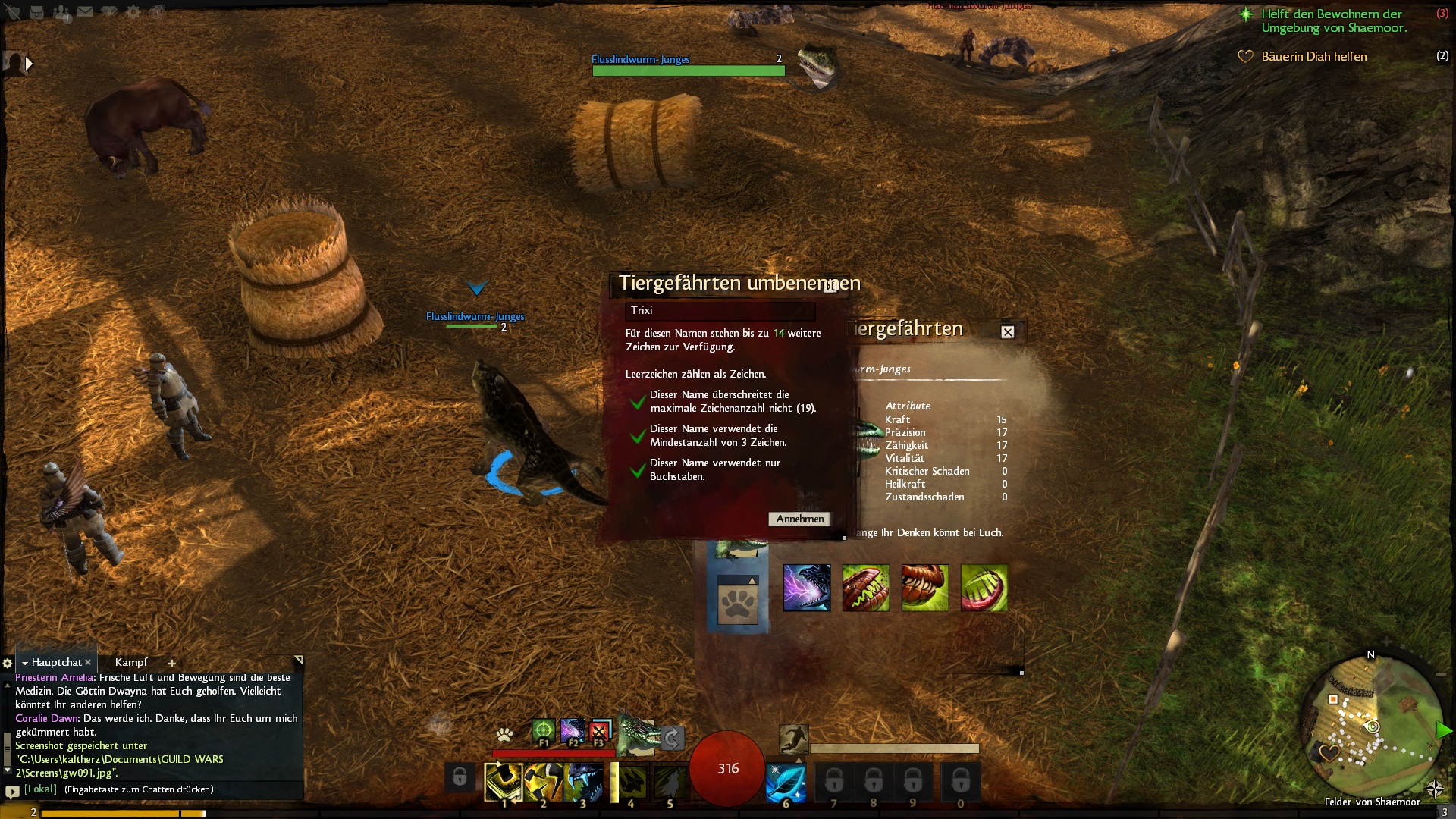Screen dimensions: 1456x819
Task: Open the Hauptchat tab
Action: [56, 663]
